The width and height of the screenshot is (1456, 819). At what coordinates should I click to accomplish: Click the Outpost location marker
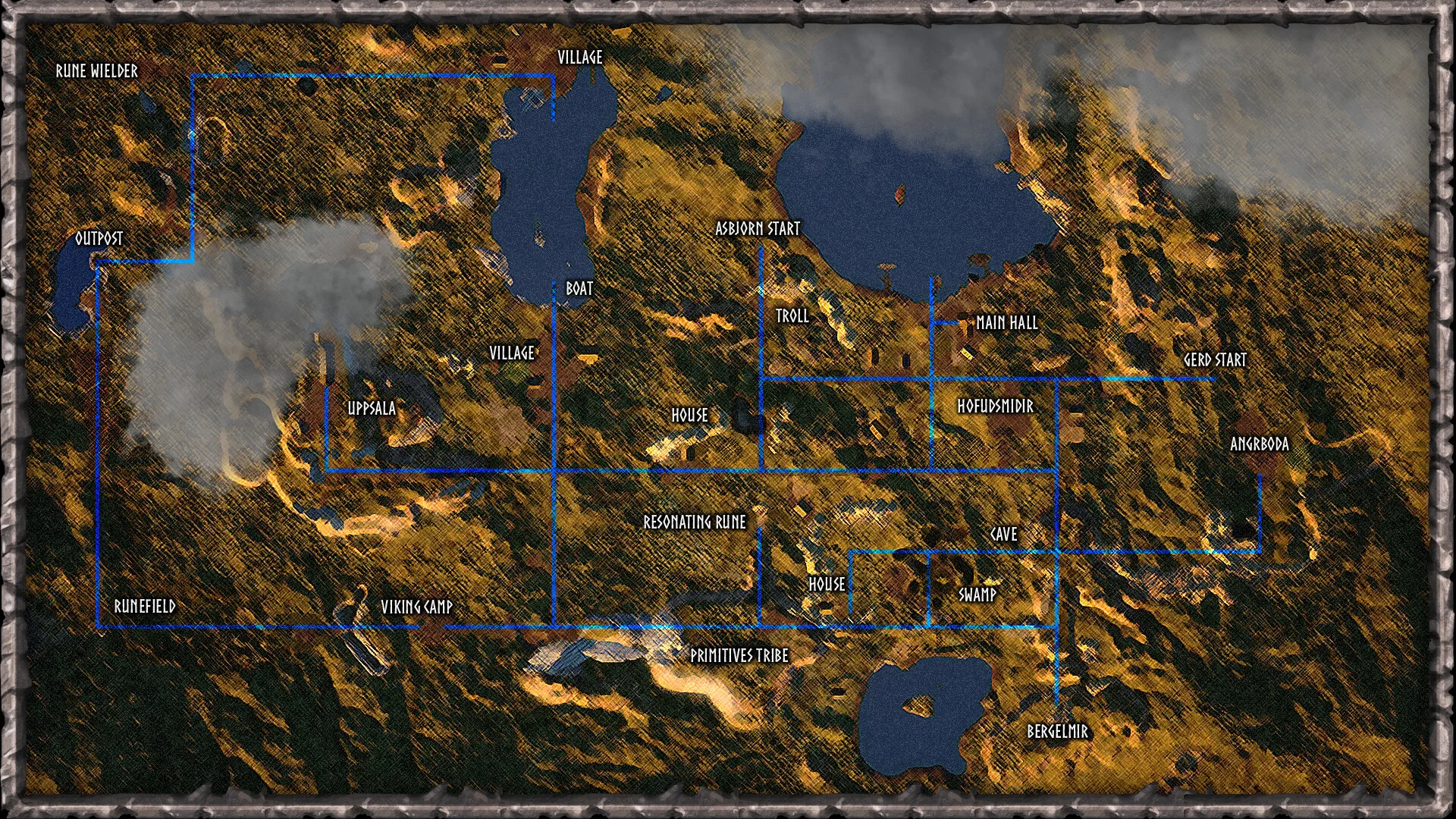click(99, 239)
